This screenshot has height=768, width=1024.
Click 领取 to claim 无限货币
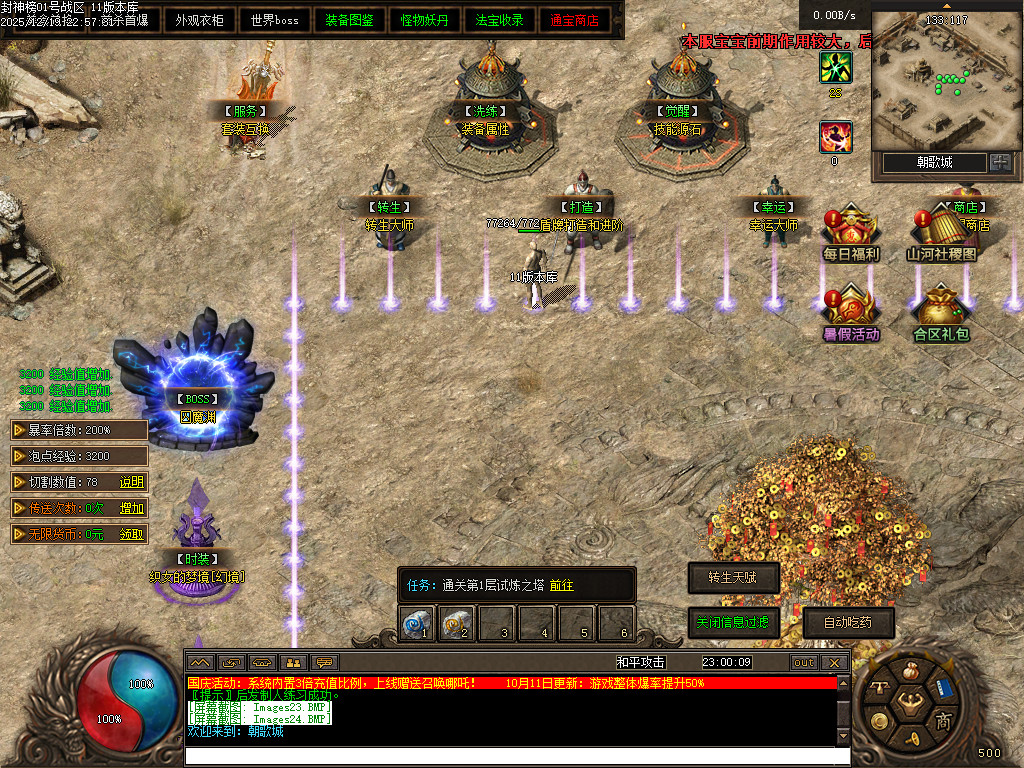pyautogui.click(x=132, y=534)
